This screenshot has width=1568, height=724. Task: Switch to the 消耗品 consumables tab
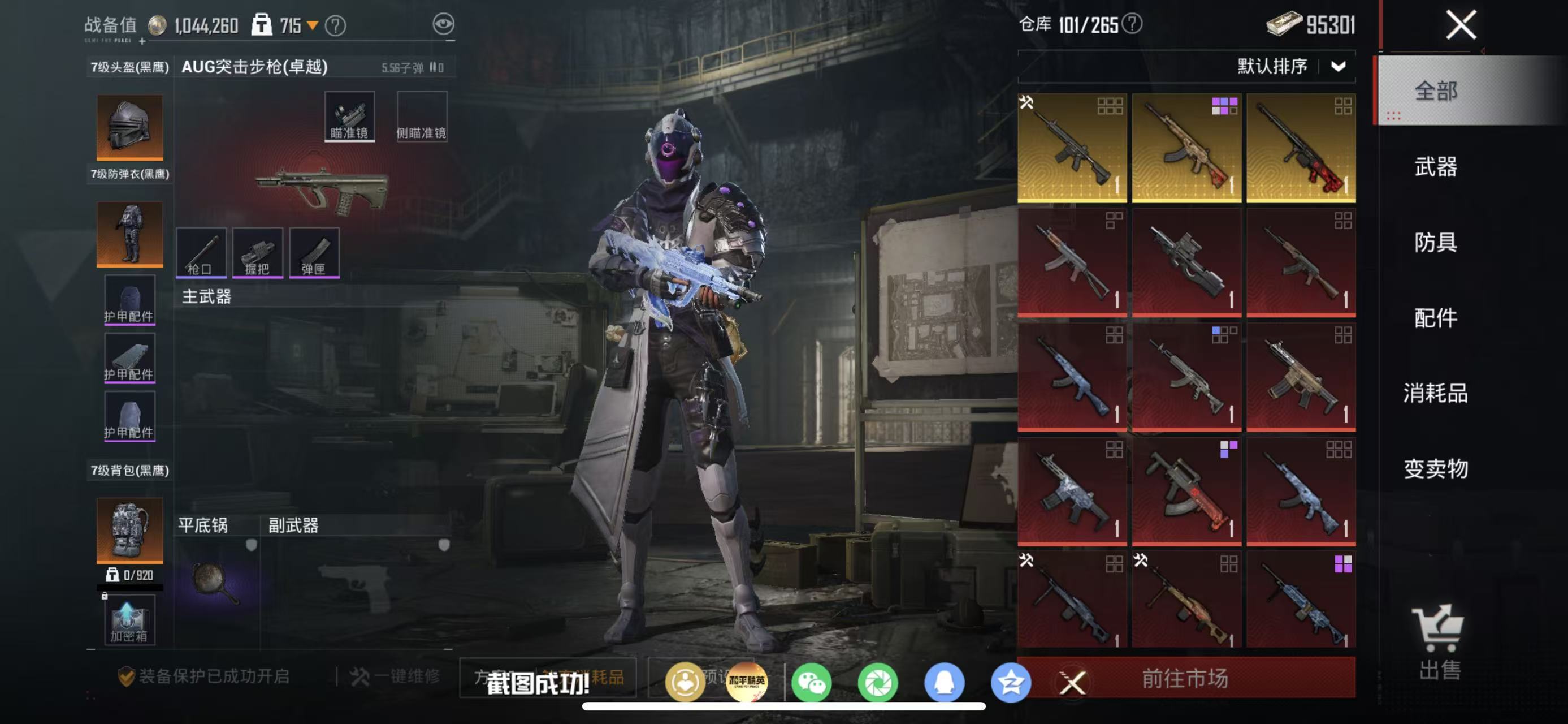[x=1435, y=393]
